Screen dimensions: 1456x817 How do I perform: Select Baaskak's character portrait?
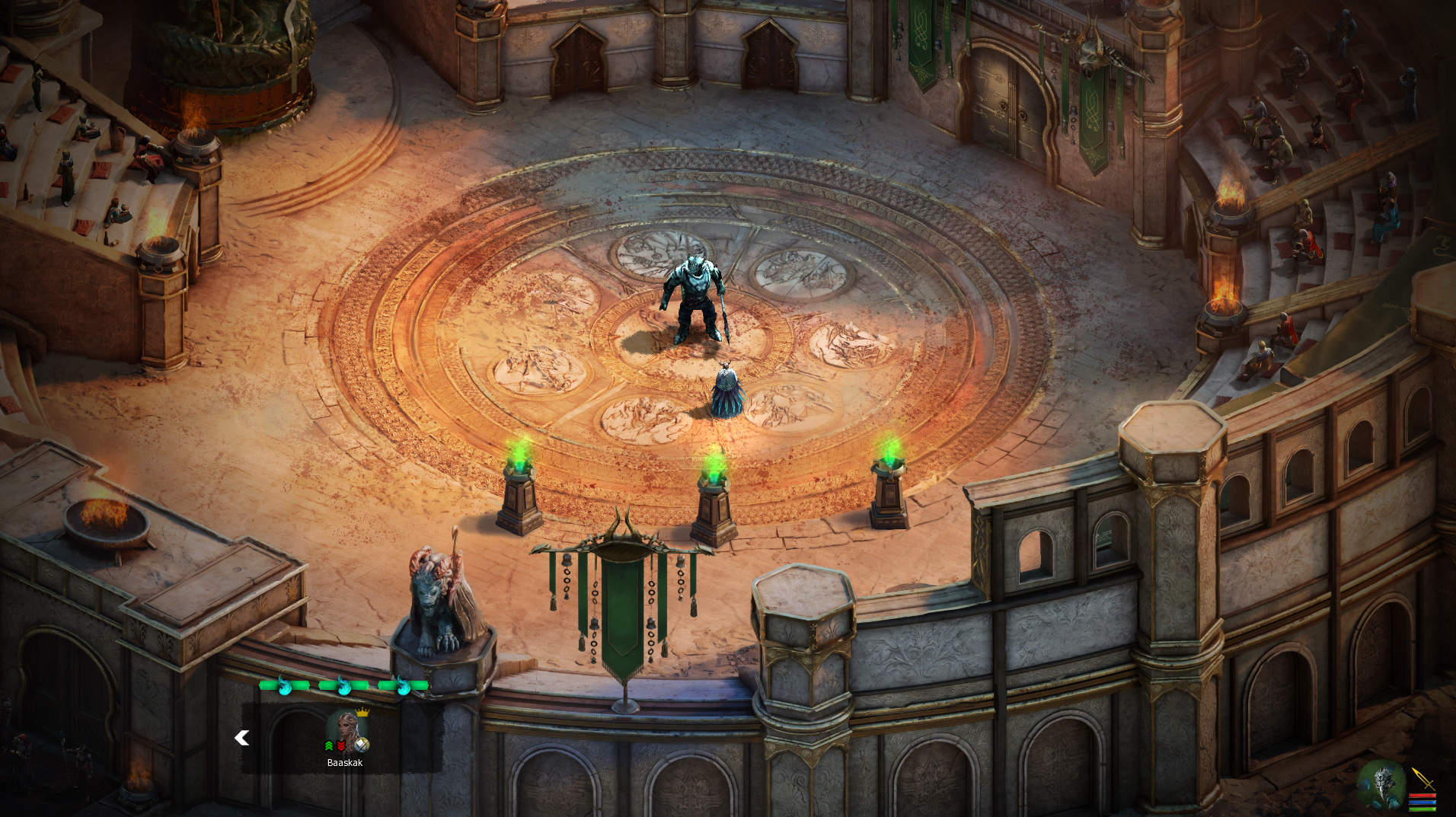click(x=346, y=728)
